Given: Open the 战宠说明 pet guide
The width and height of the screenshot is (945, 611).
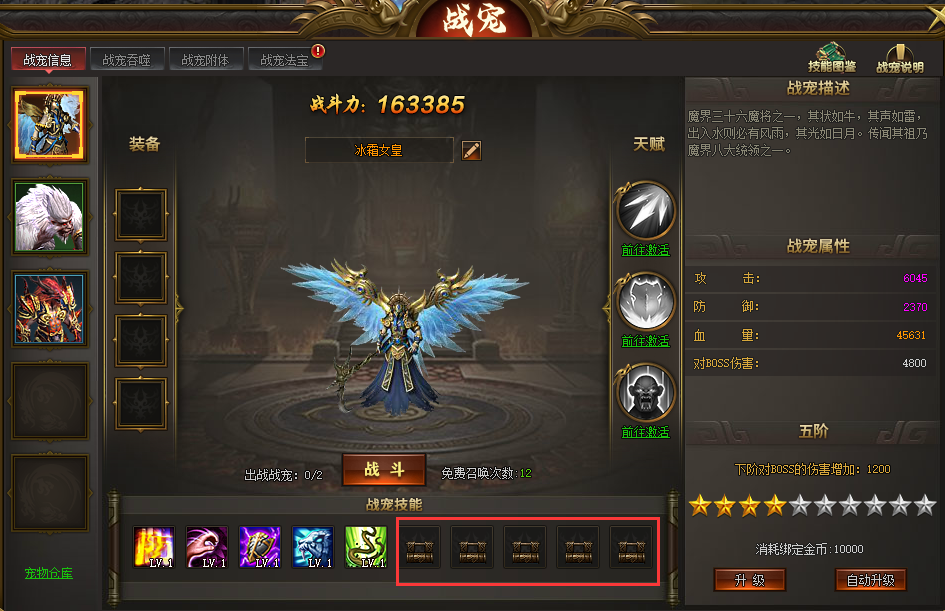Looking at the screenshot, I should click(x=899, y=59).
